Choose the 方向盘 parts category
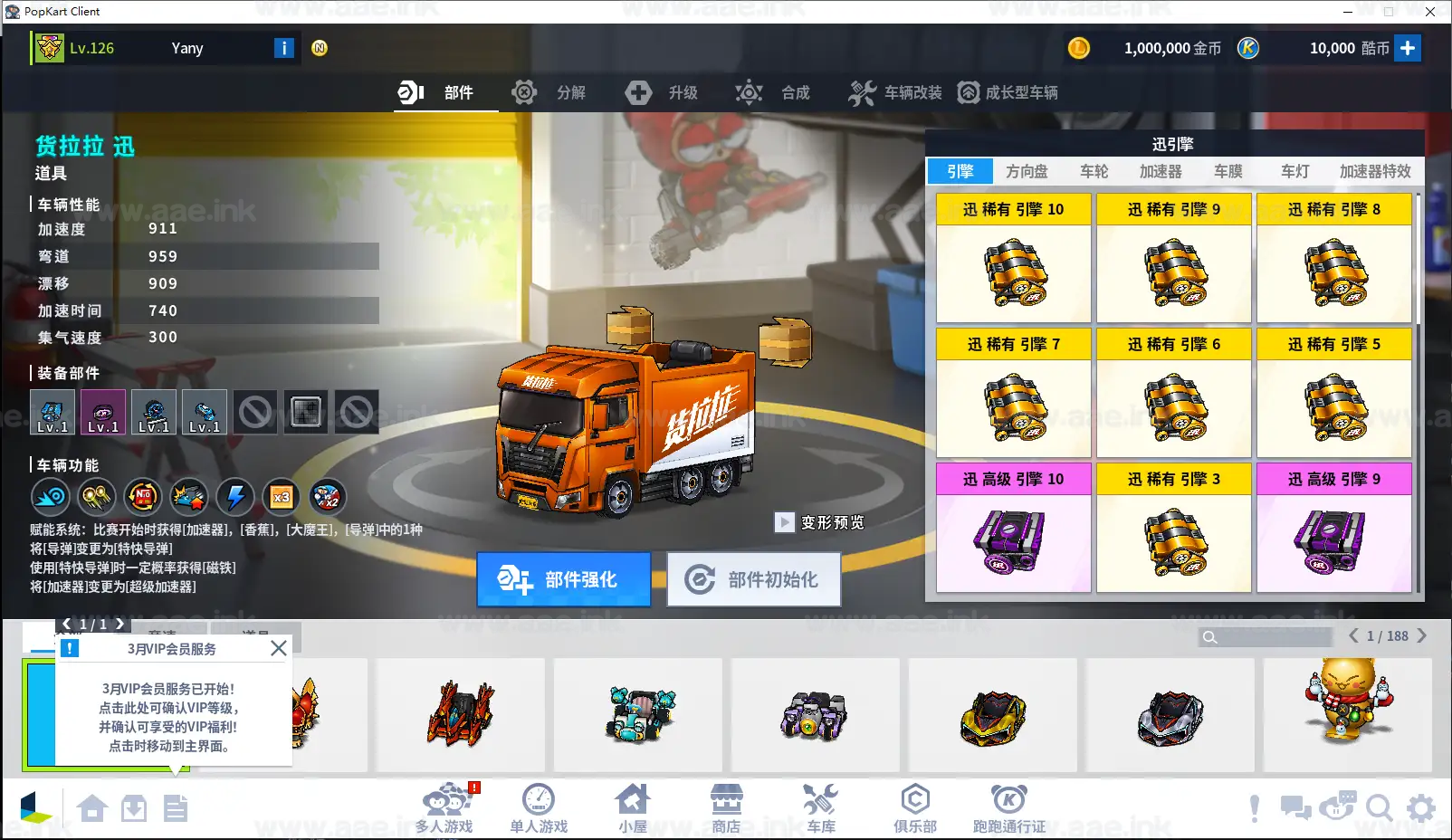 1027,171
